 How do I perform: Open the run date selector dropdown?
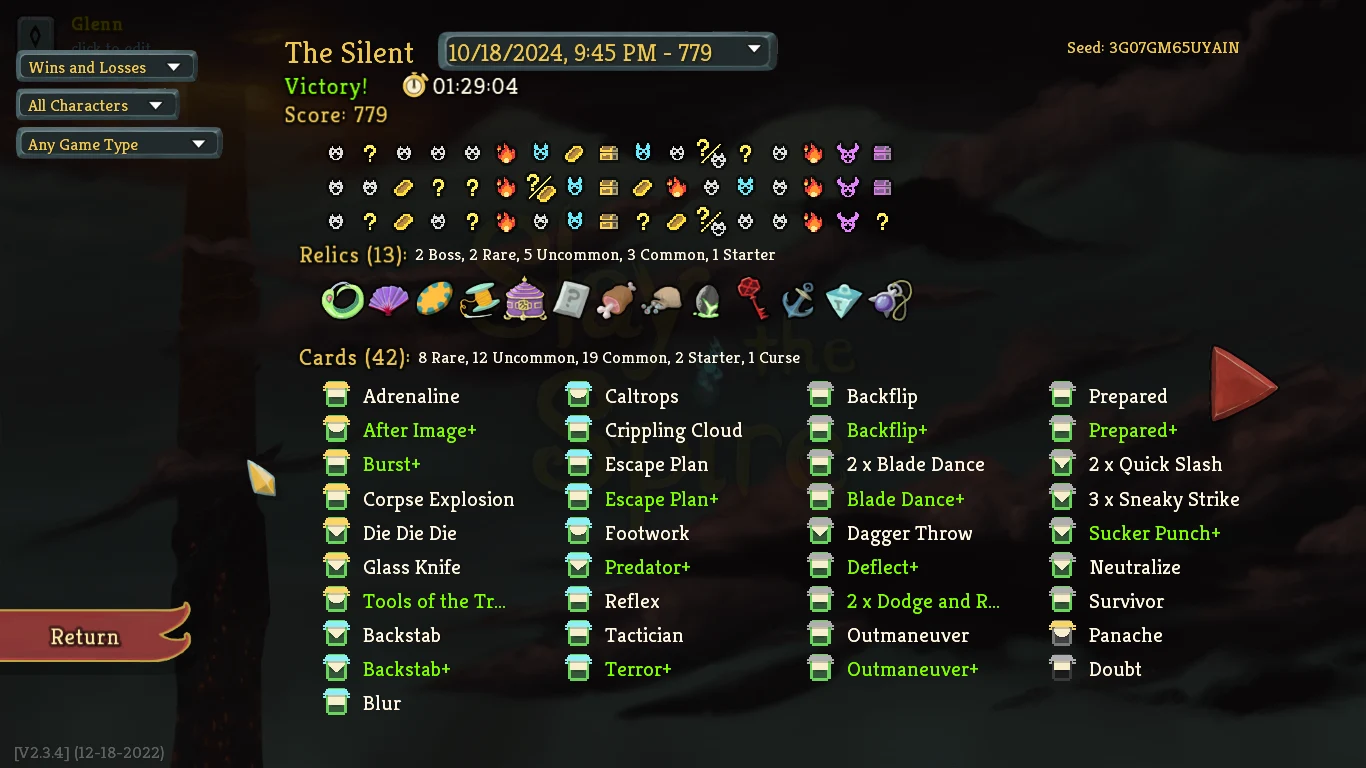(606, 51)
